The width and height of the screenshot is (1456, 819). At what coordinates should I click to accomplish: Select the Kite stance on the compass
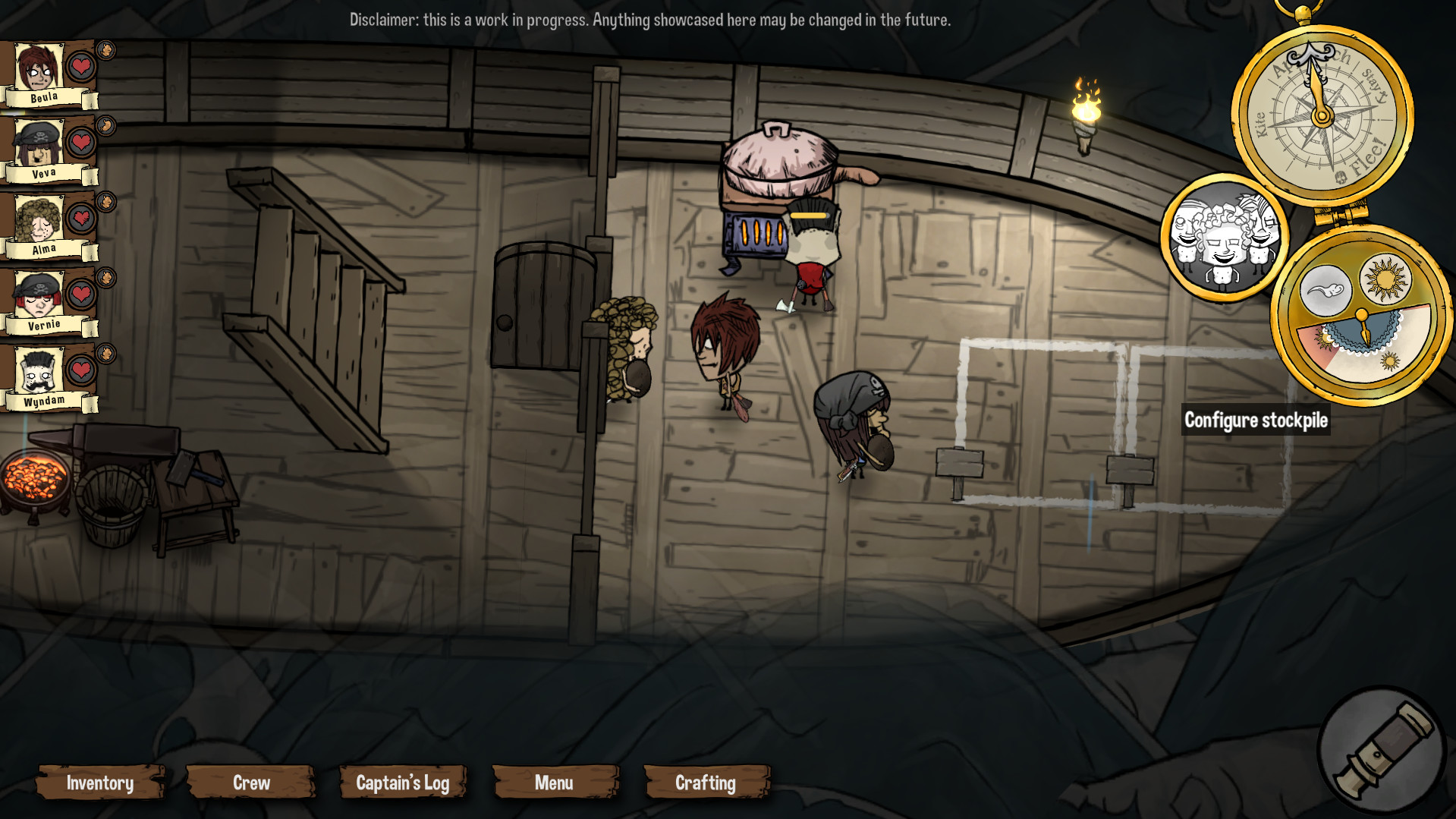click(x=1260, y=124)
